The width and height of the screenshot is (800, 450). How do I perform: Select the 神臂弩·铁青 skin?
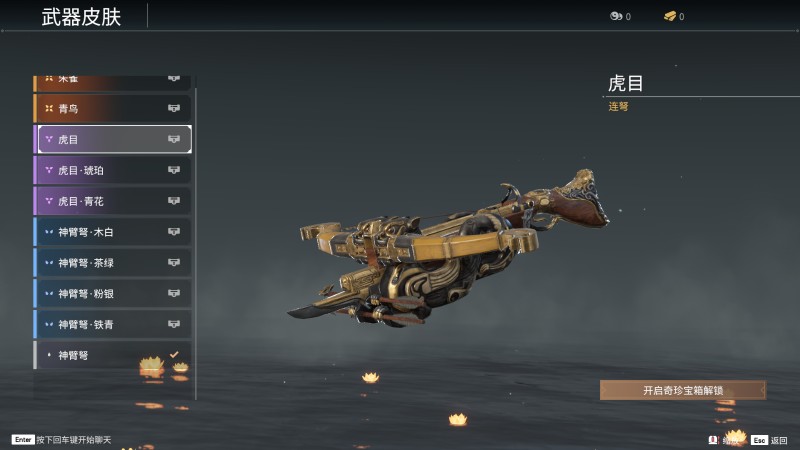click(112, 324)
